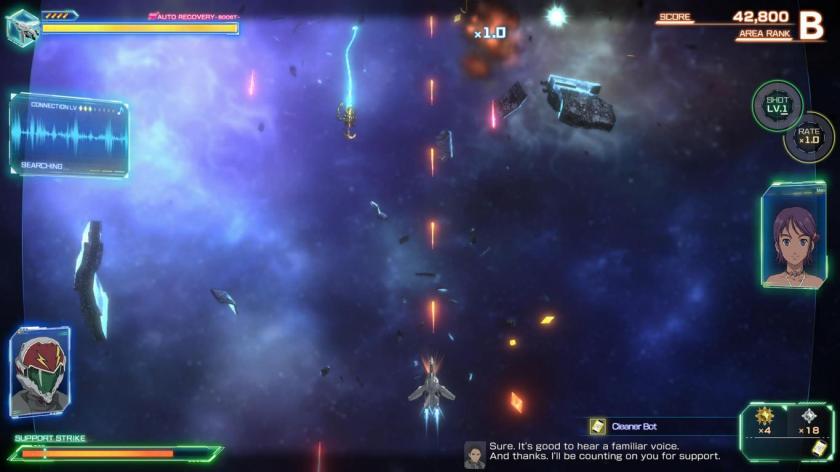Click the cube icon beside the health bar
Screen dimensions: 840x472
pos(21,25)
